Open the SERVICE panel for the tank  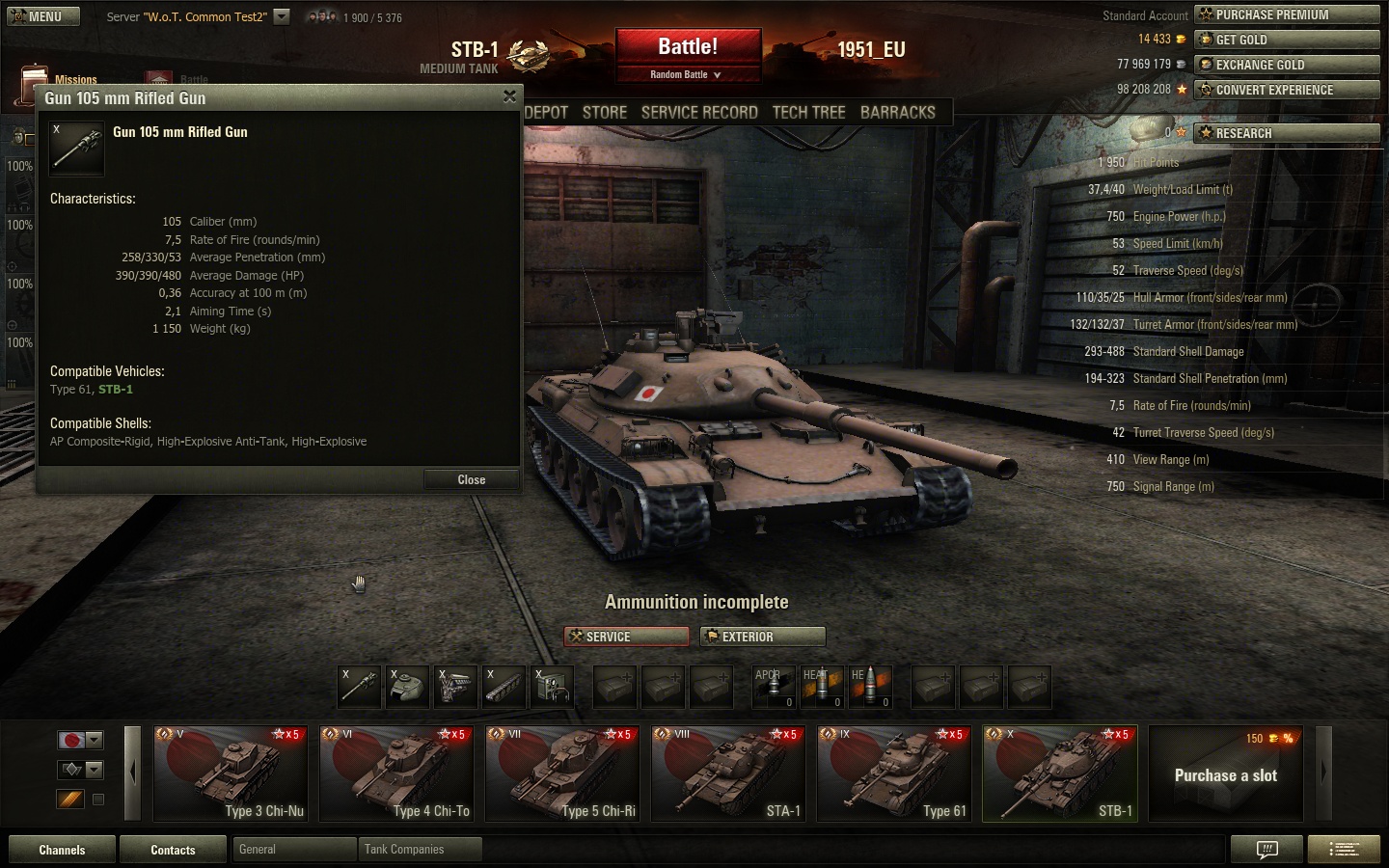click(627, 637)
